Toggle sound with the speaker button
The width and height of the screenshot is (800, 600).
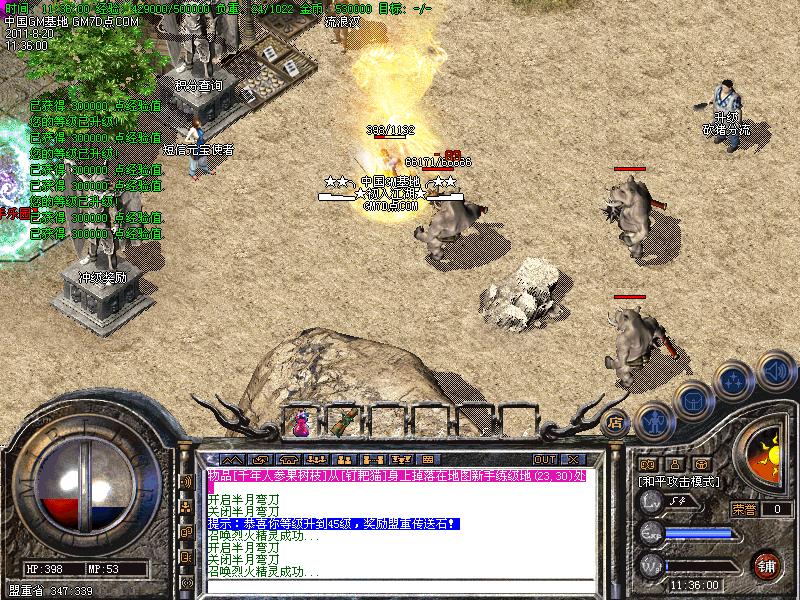click(773, 368)
